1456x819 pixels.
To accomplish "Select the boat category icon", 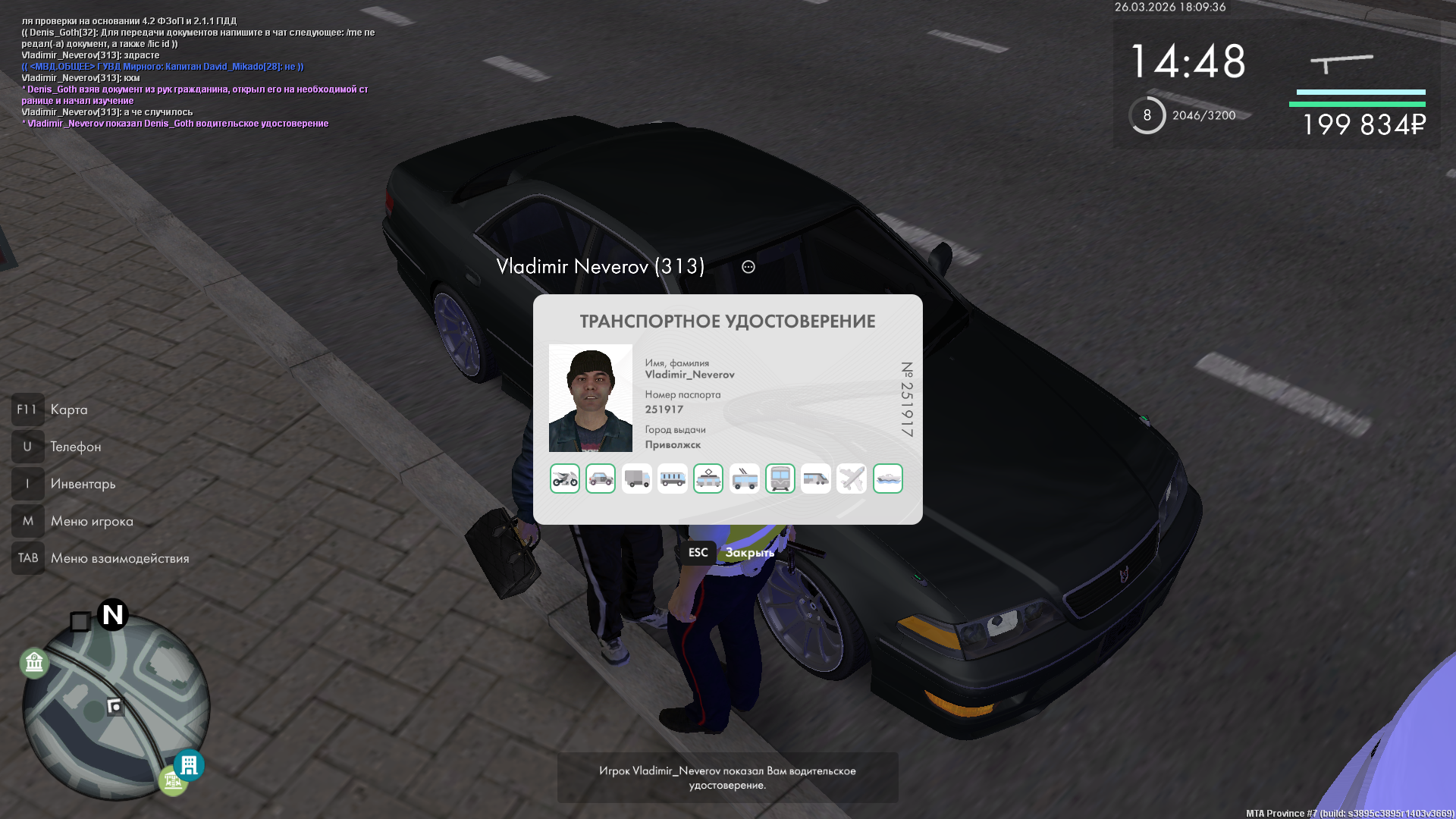I will coord(888,479).
